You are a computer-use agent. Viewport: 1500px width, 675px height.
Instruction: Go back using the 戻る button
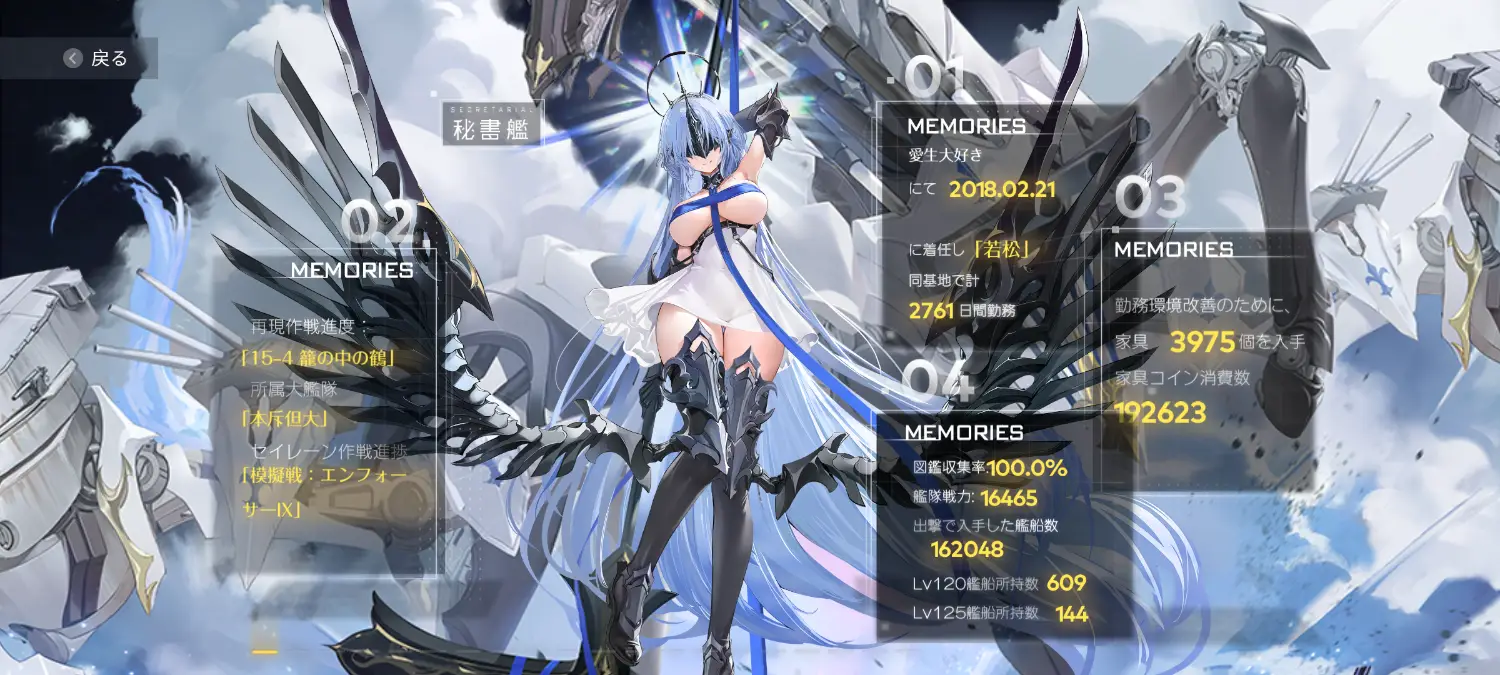pyautogui.click(x=96, y=59)
